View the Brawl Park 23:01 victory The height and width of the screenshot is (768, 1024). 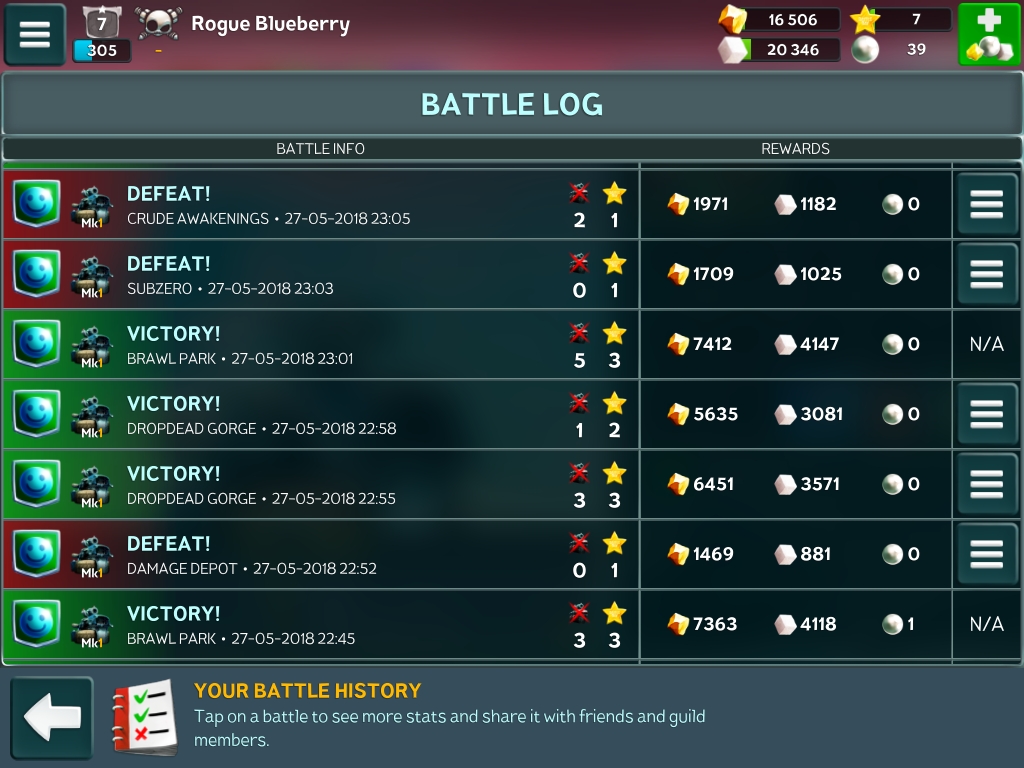coord(320,345)
